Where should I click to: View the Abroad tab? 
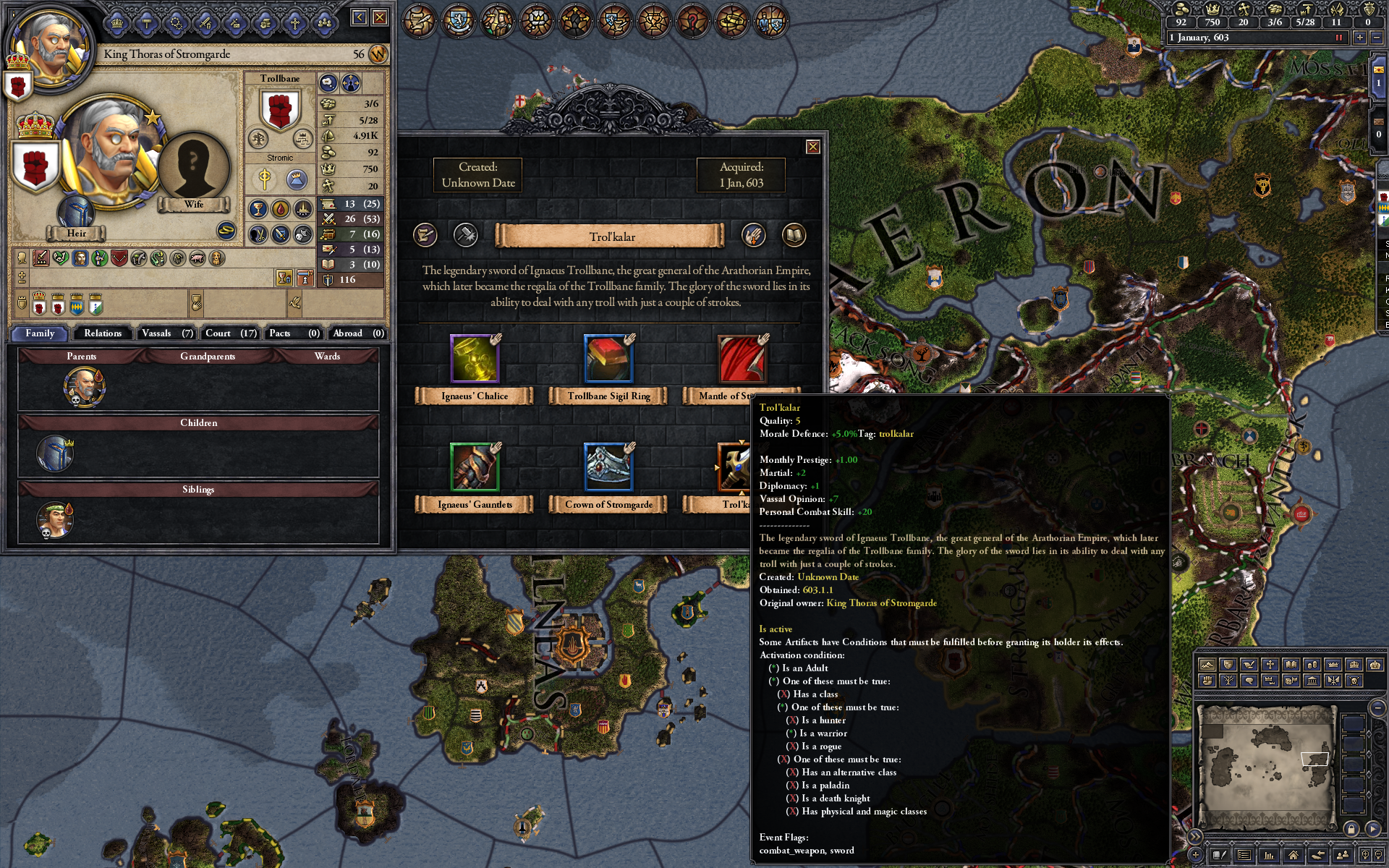tap(357, 333)
